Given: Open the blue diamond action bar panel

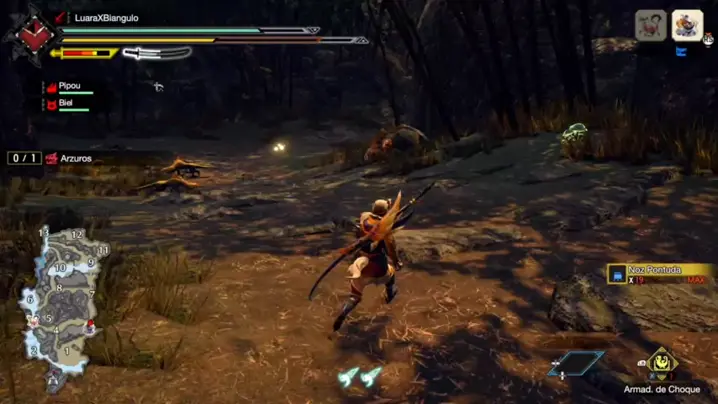Looking at the screenshot, I should (576, 364).
